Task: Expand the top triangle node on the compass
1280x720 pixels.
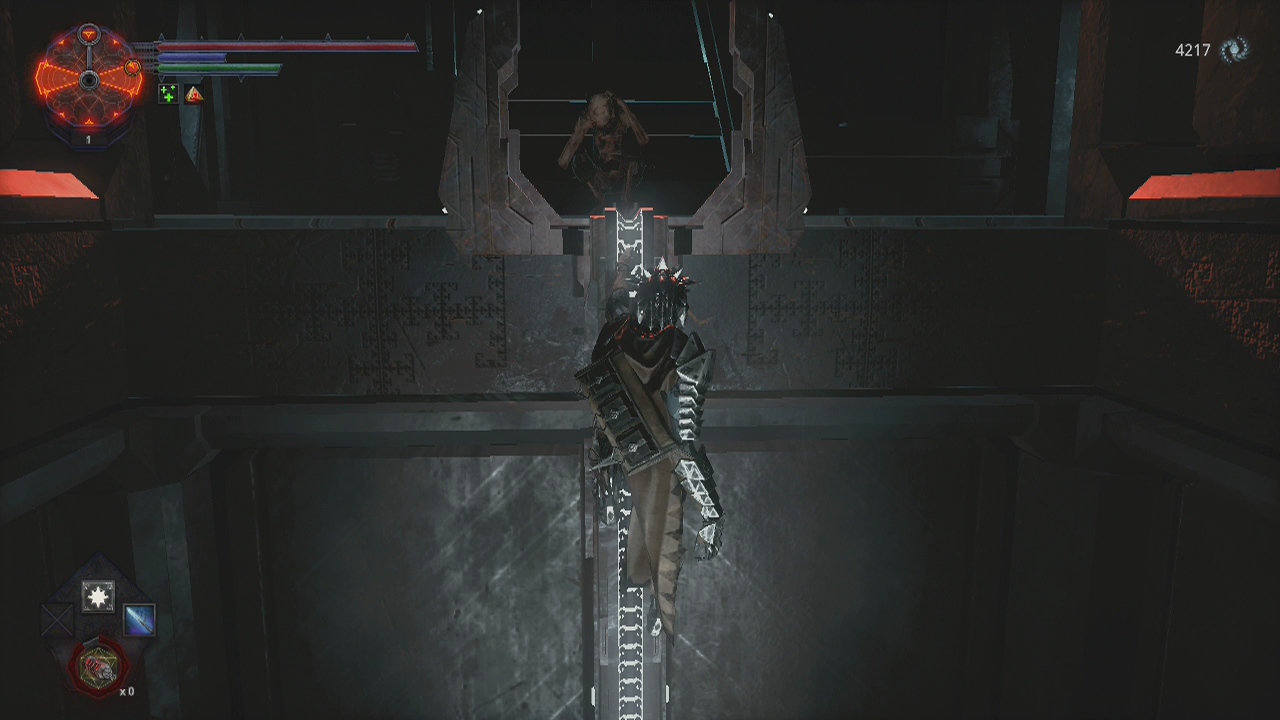Action: tap(89, 31)
